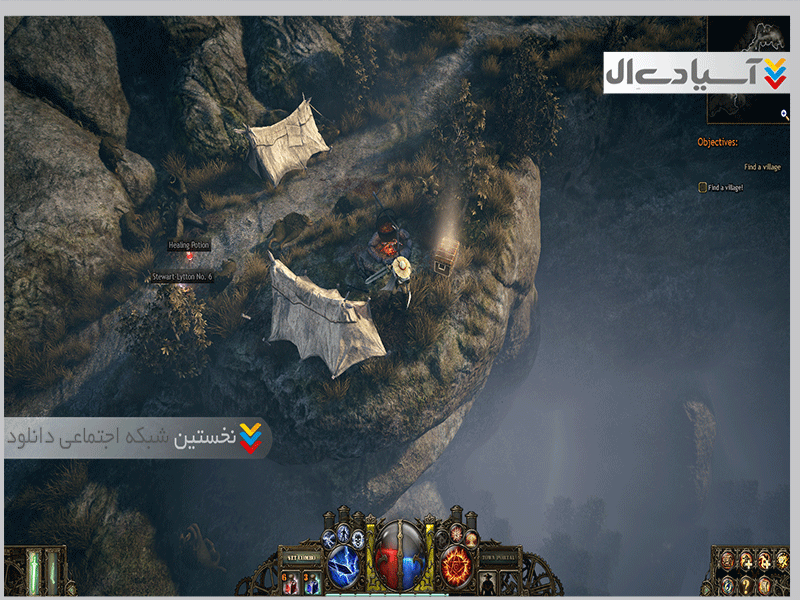Select the 'Find a village!' objective entry
800x600 pixels.
pos(726,187)
